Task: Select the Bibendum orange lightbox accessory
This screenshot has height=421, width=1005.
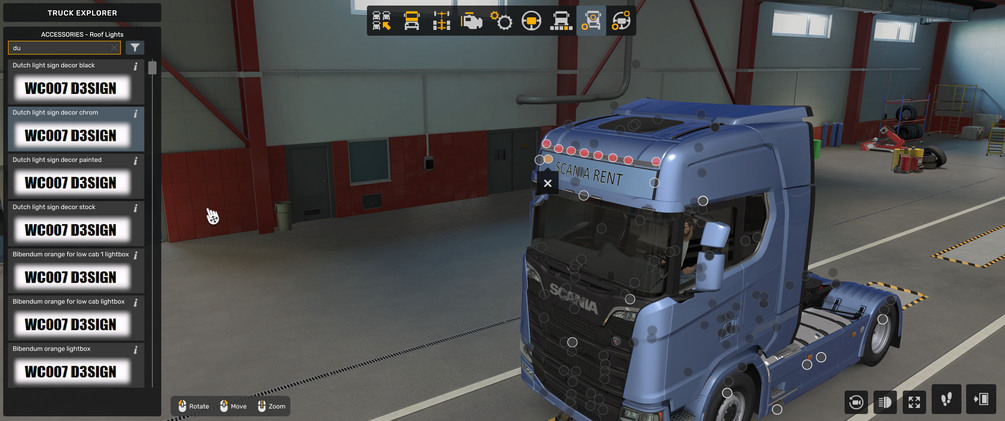Action: coord(70,371)
